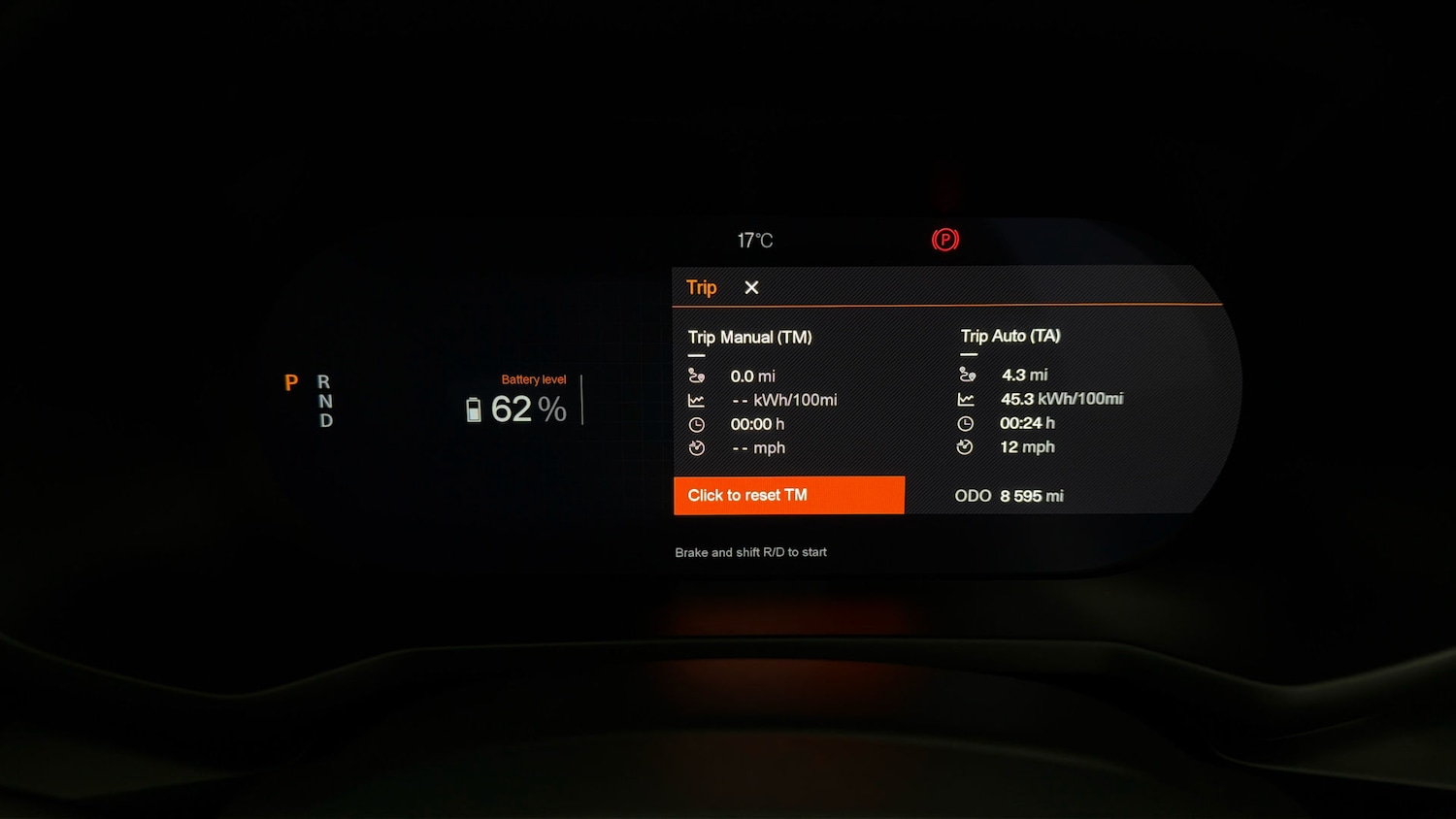Select the Trip tab header
Screen dimensions: 1456x819
point(701,287)
